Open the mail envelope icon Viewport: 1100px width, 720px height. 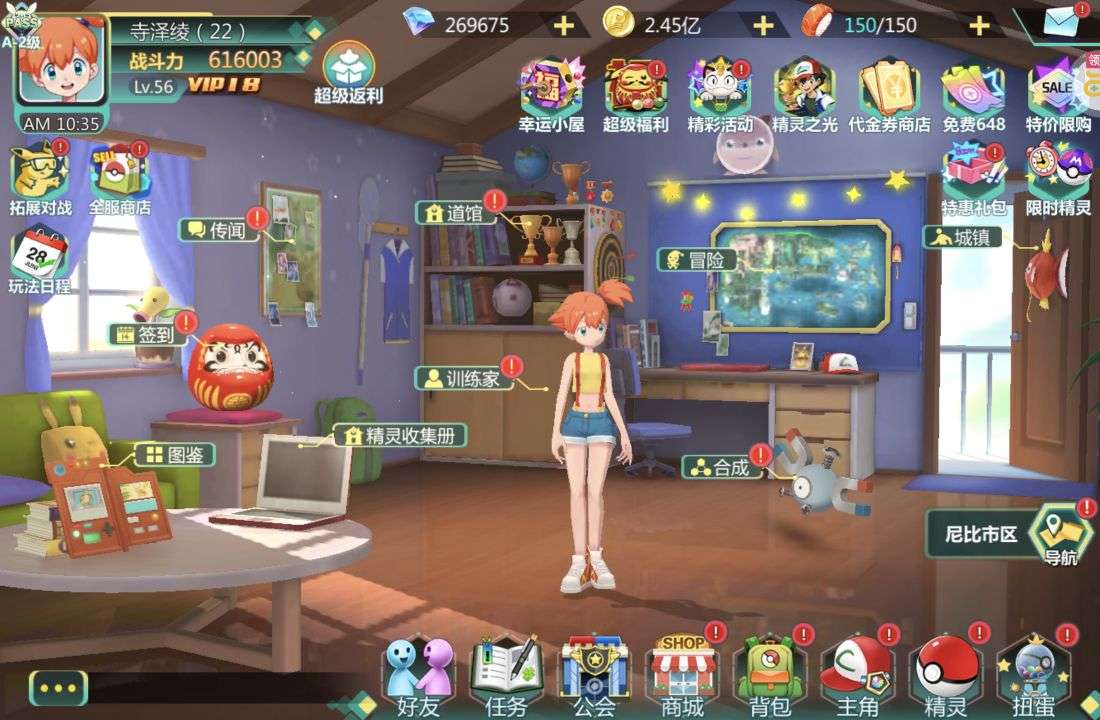click(1062, 22)
